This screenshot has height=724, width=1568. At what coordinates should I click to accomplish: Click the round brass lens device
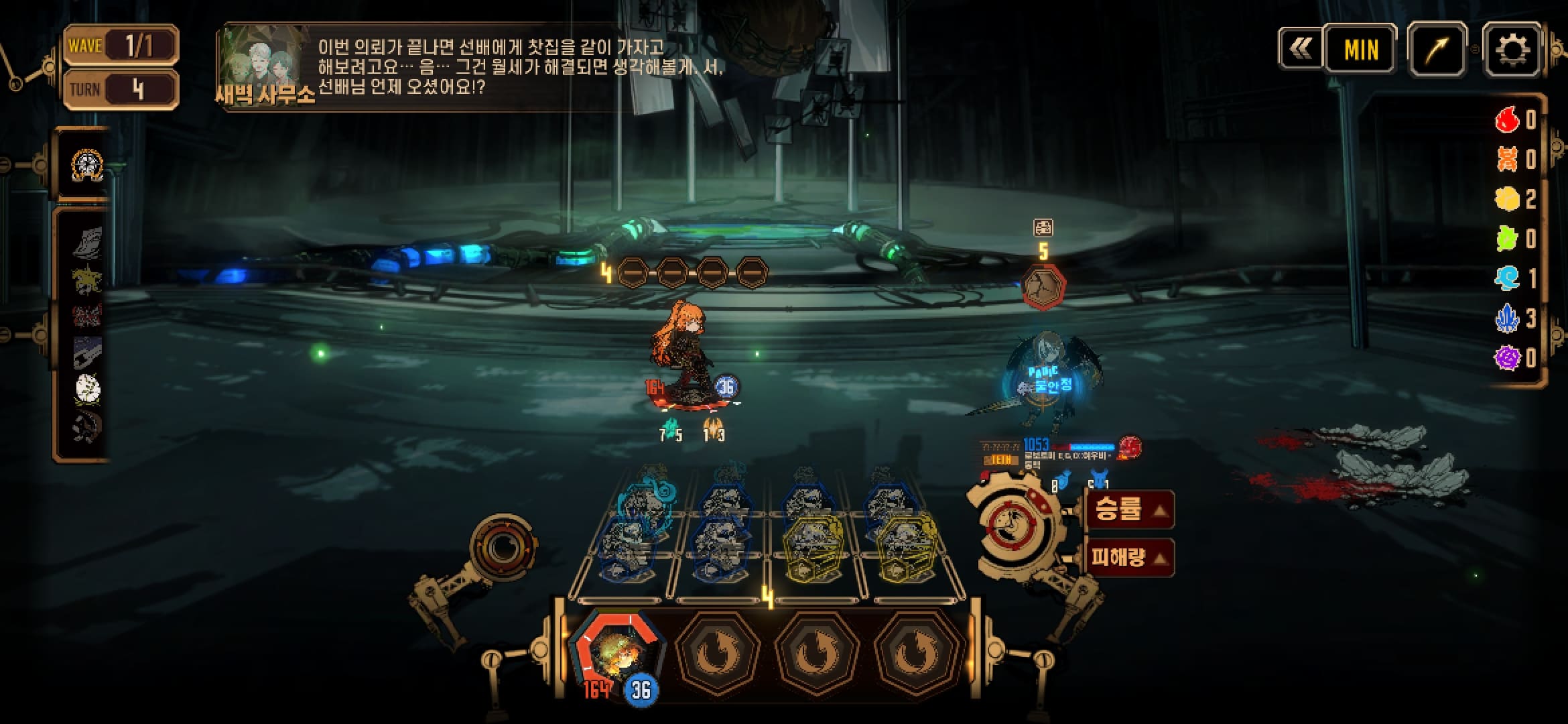[x=502, y=547]
